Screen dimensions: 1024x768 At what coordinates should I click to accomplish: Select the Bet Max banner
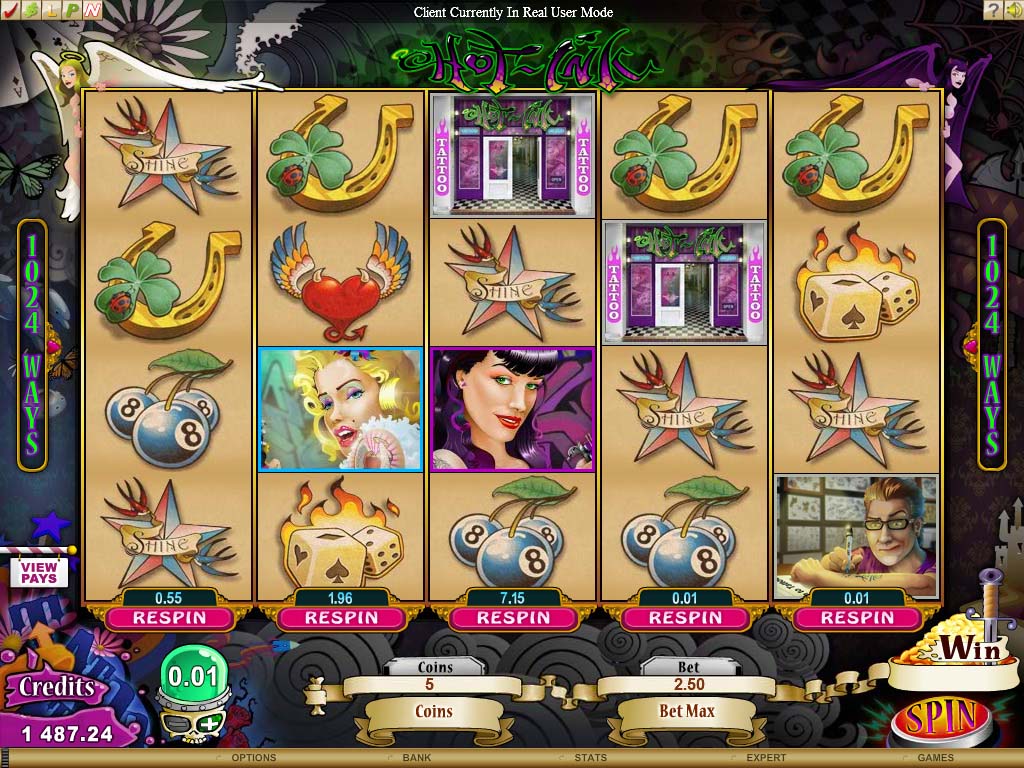click(686, 711)
